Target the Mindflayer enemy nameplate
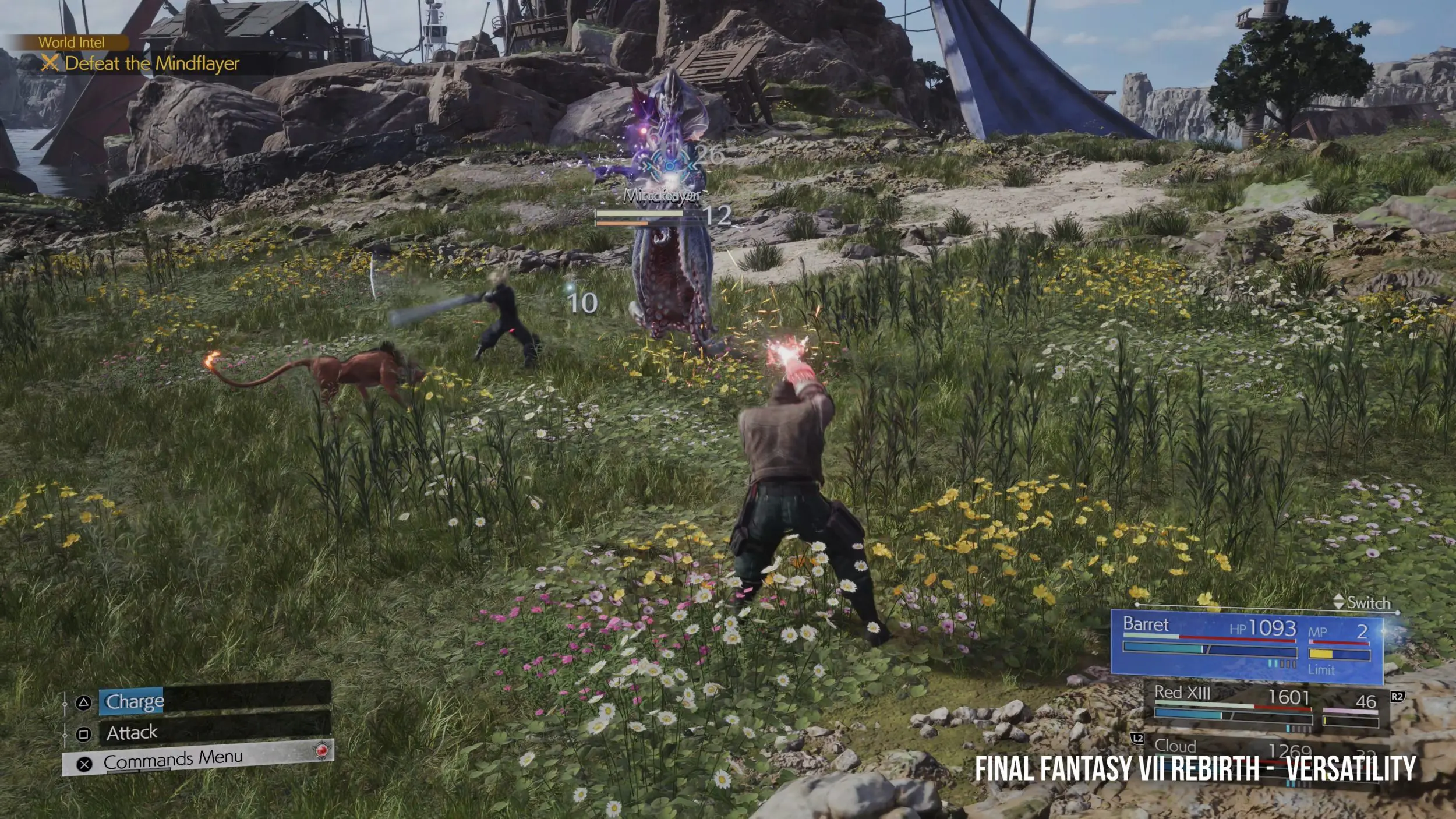The width and height of the screenshot is (1456, 819). pos(662,196)
